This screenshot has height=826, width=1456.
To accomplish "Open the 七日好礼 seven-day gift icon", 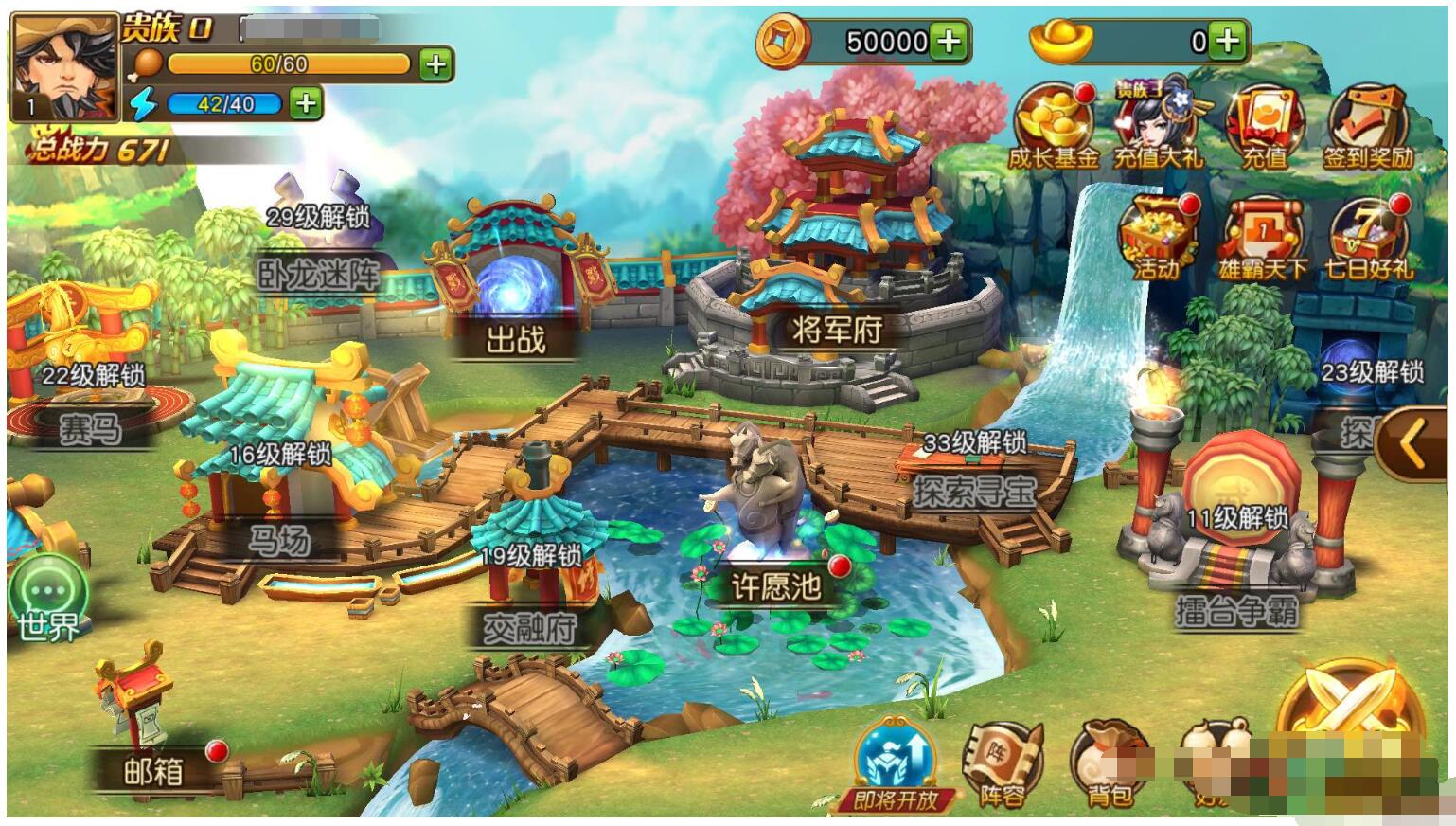I will click(x=1368, y=237).
